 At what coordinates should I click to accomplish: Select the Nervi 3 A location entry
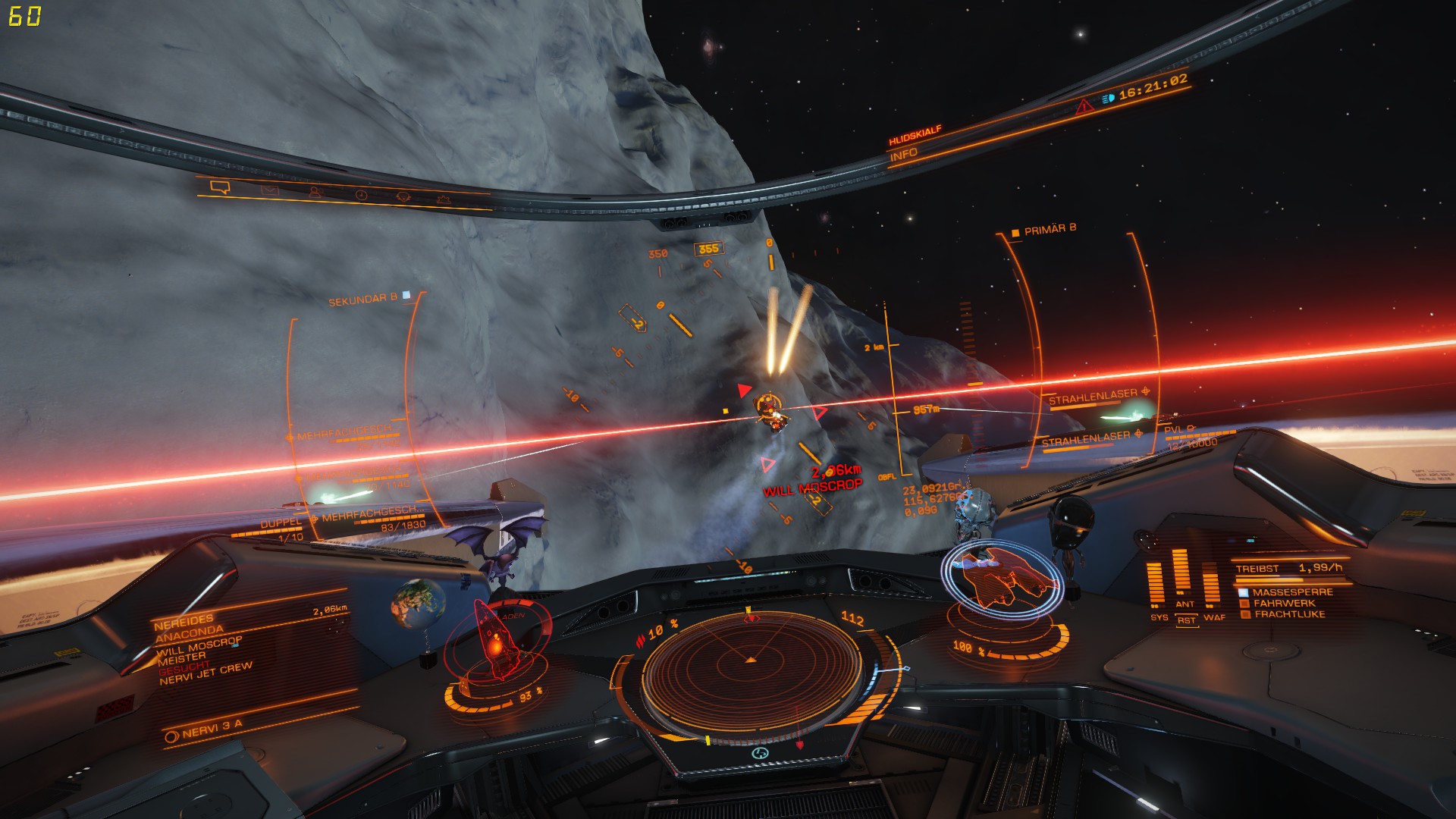(205, 730)
